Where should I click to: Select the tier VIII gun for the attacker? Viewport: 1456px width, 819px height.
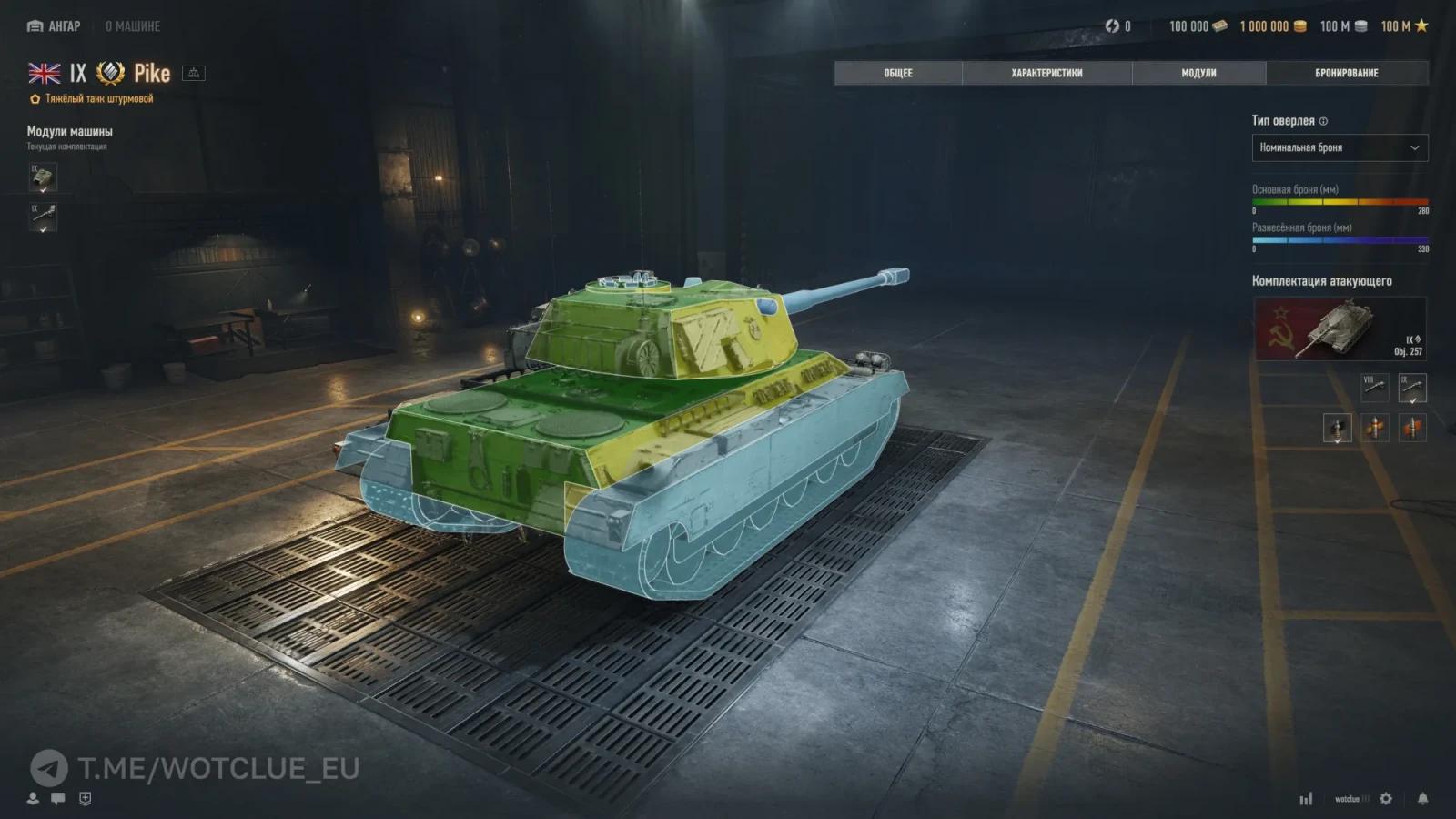point(1375,388)
